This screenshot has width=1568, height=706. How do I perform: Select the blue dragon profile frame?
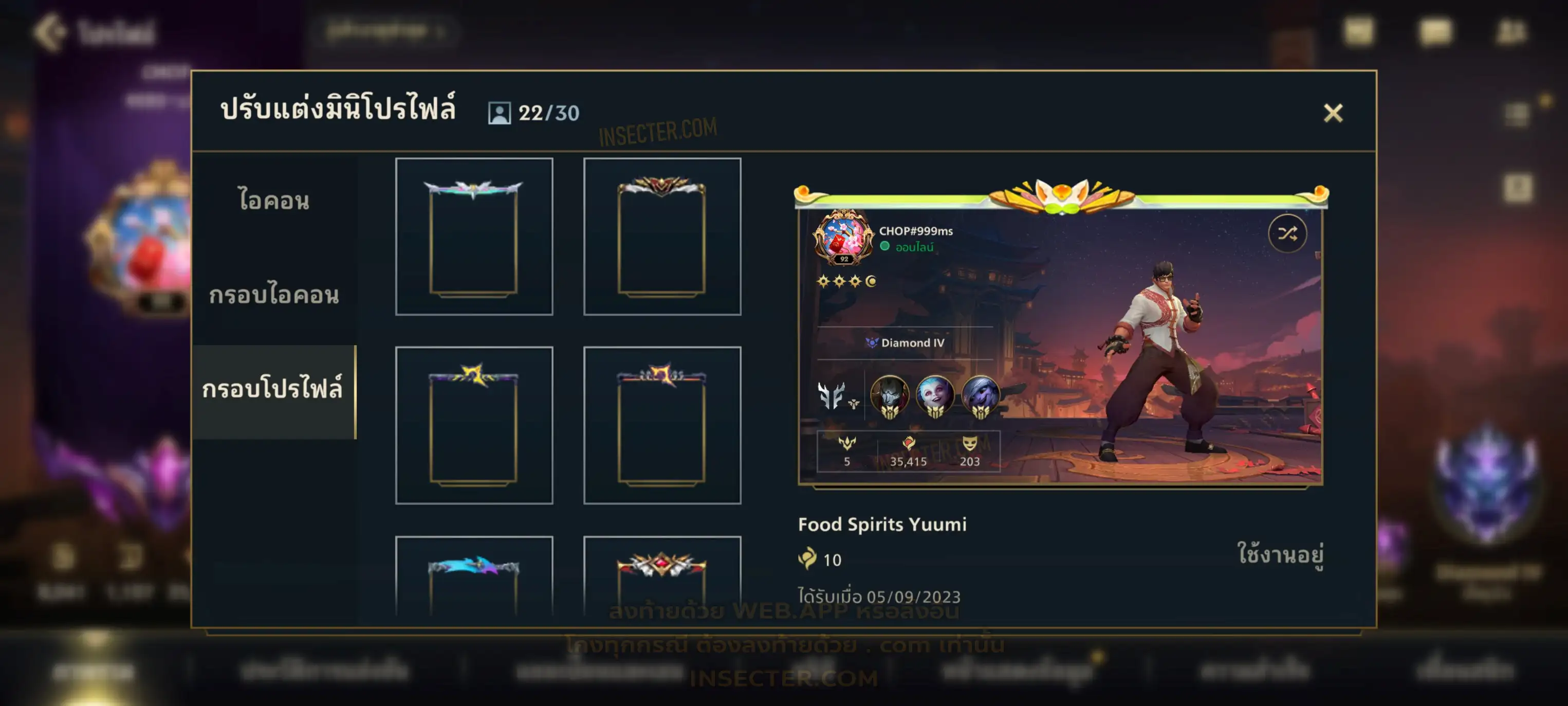point(473,576)
